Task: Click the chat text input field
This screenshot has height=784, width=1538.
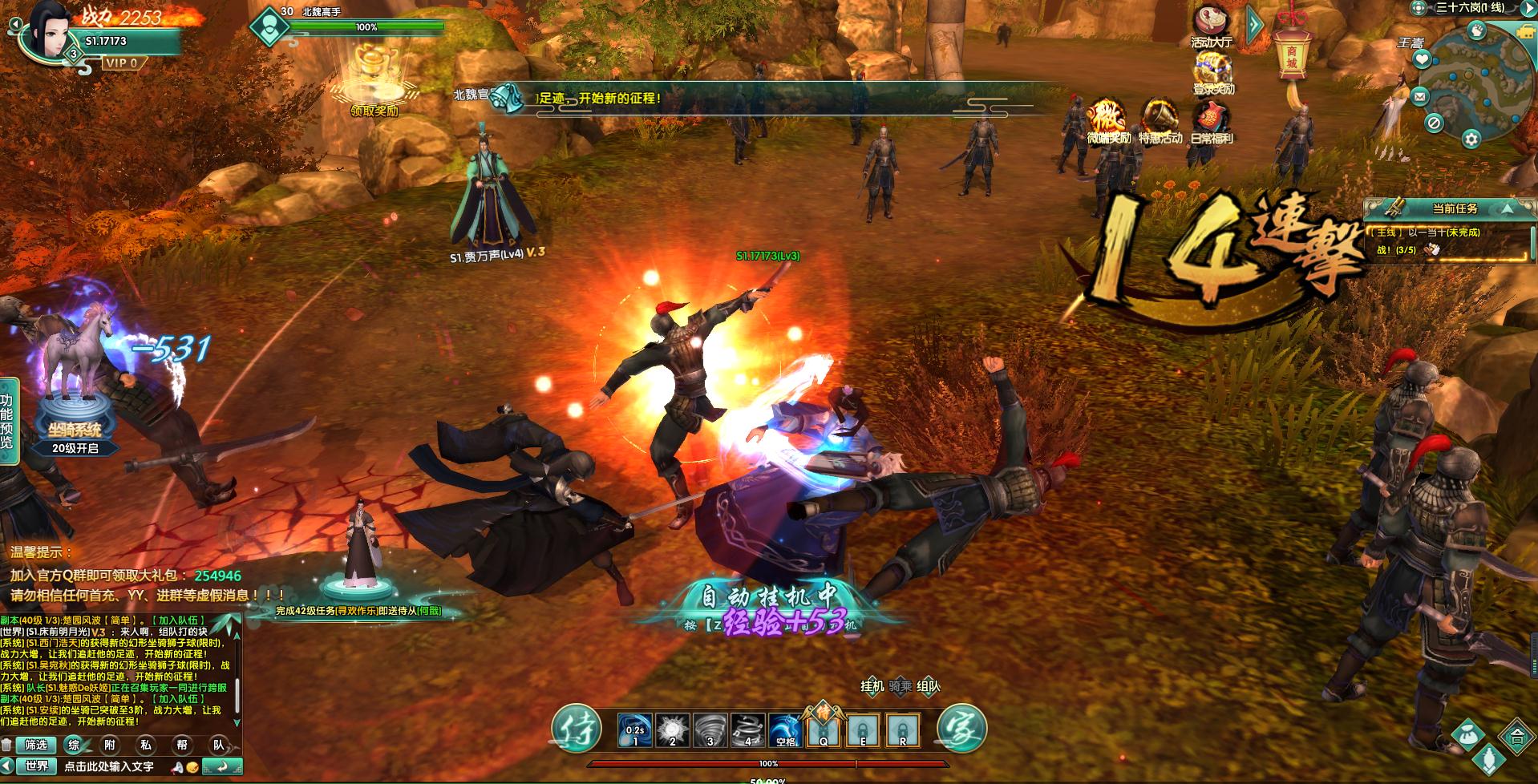Action: (112, 766)
